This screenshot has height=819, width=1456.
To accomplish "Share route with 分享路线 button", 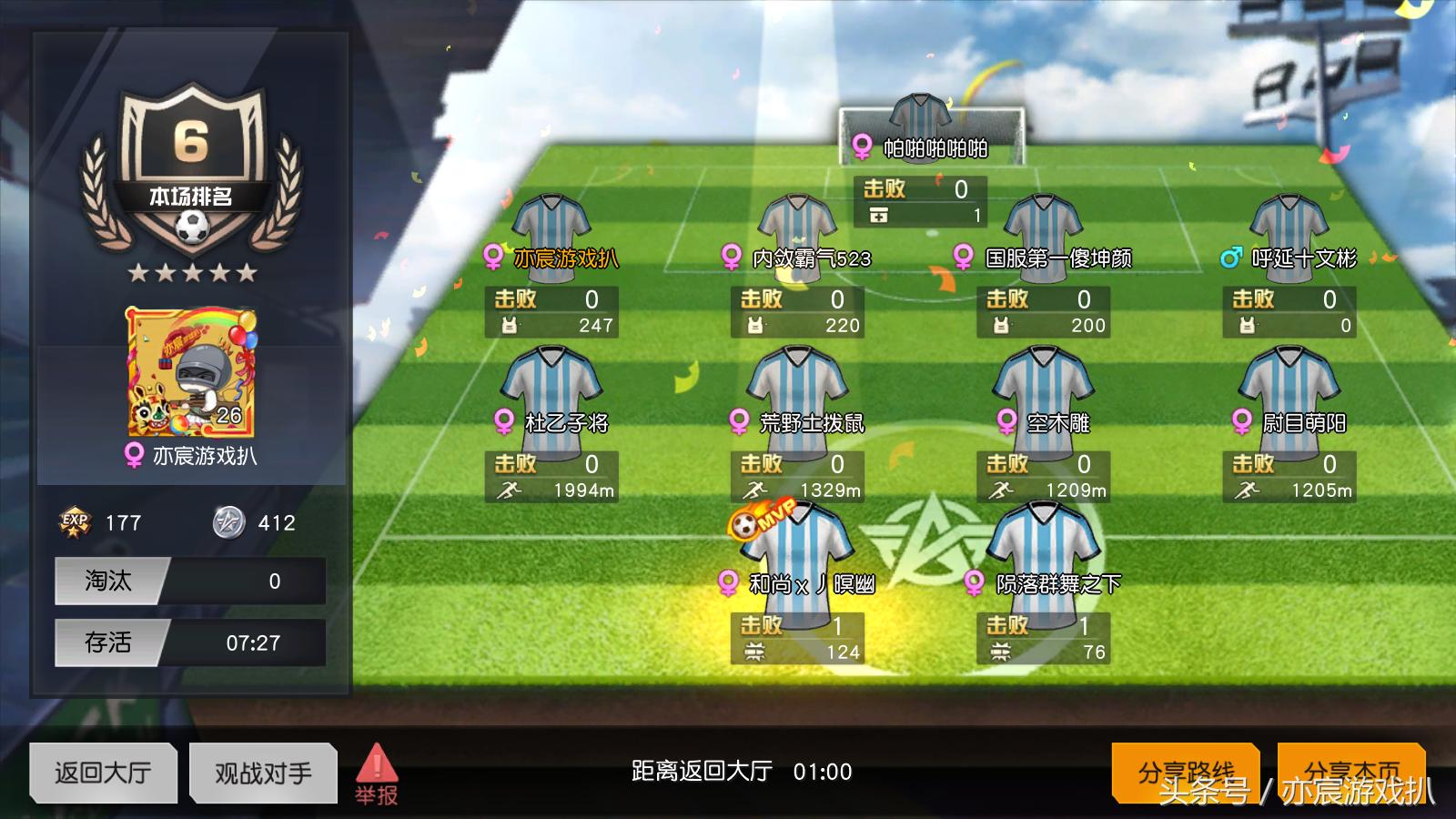I will [1186, 773].
